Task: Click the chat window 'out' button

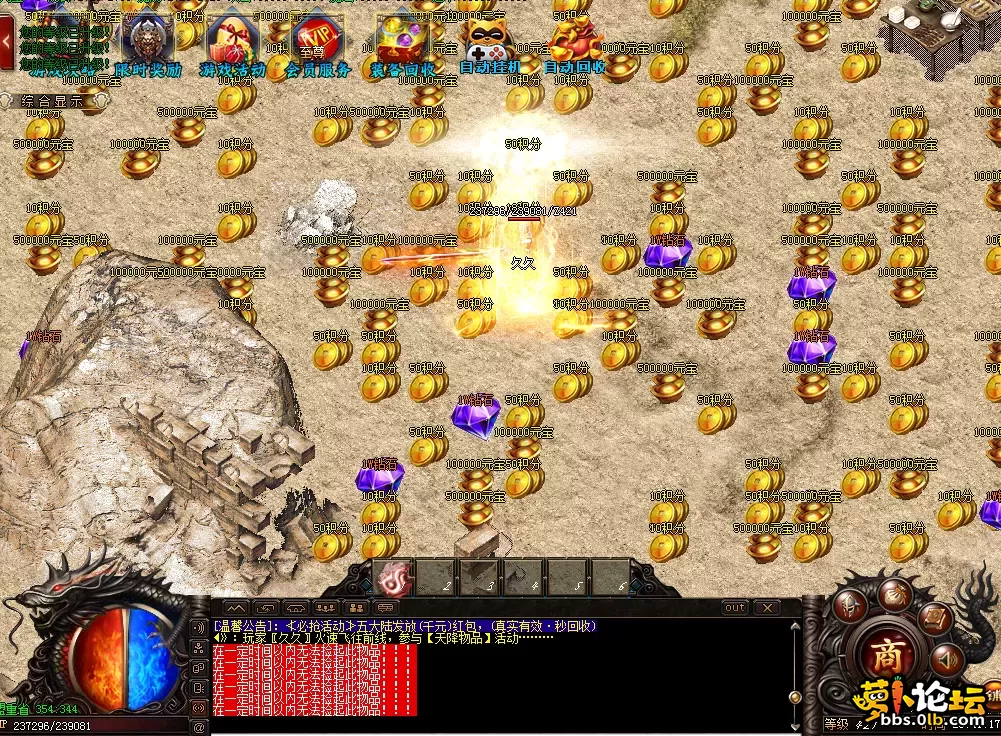Action: coord(734,607)
